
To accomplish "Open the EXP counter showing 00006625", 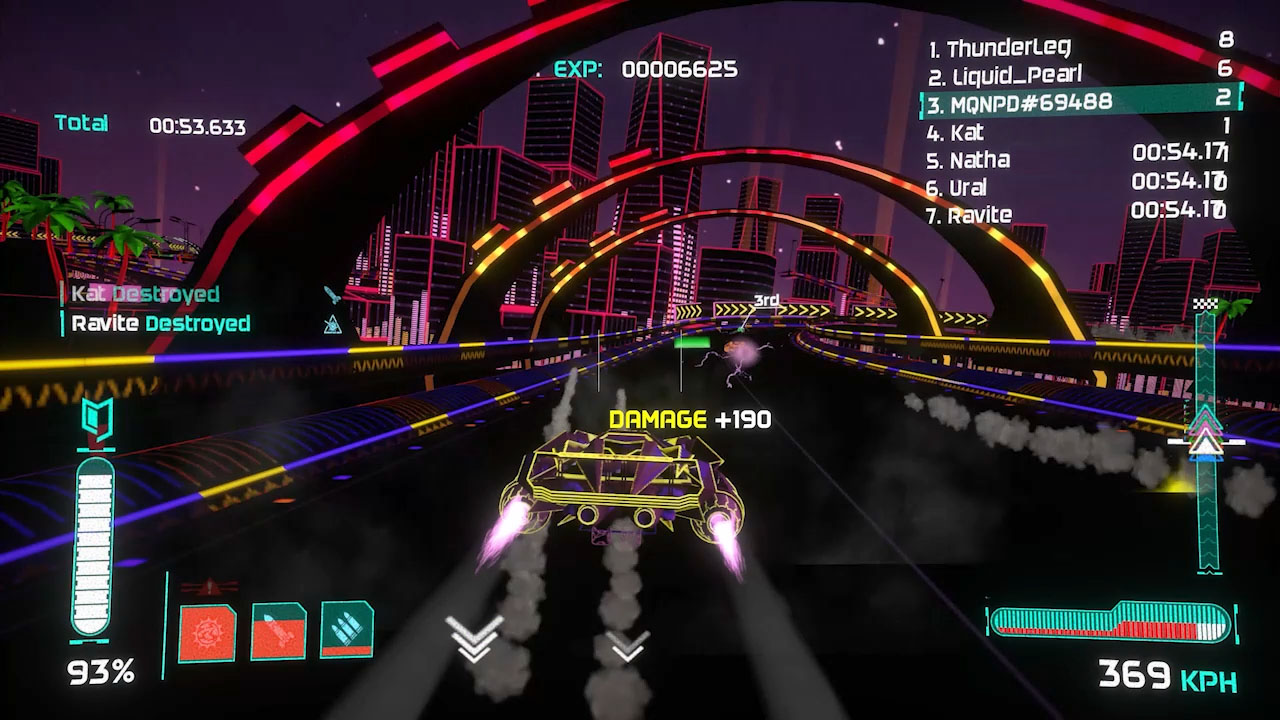I will (640, 70).
